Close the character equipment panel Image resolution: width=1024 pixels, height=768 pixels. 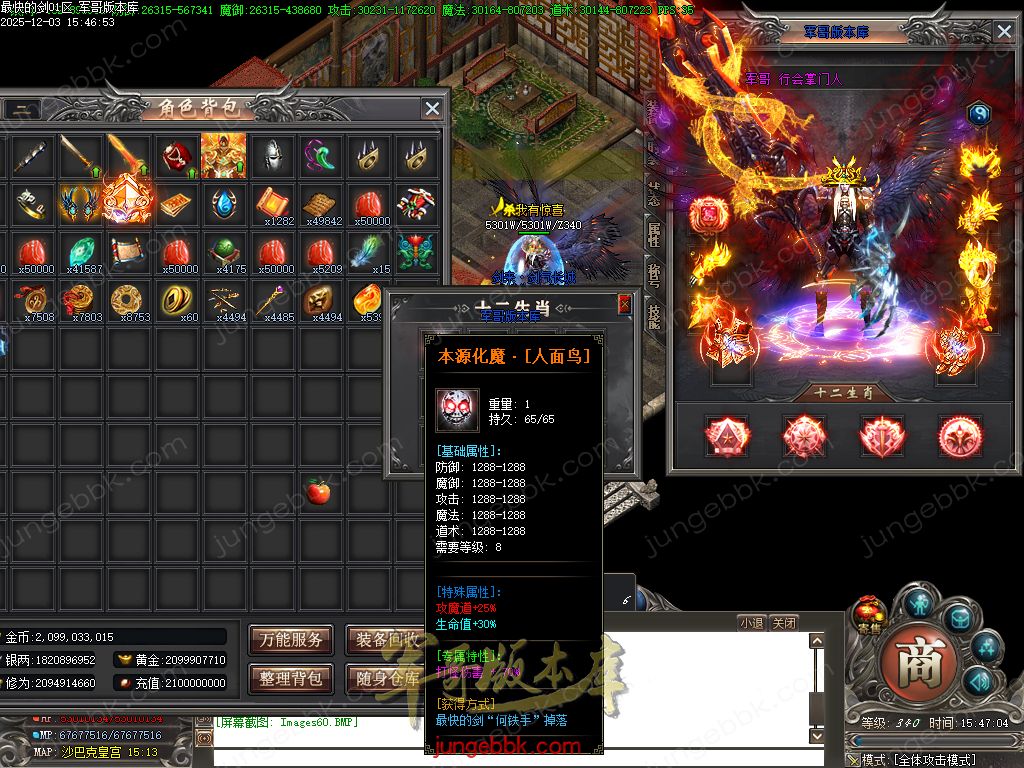[1004, 31]
